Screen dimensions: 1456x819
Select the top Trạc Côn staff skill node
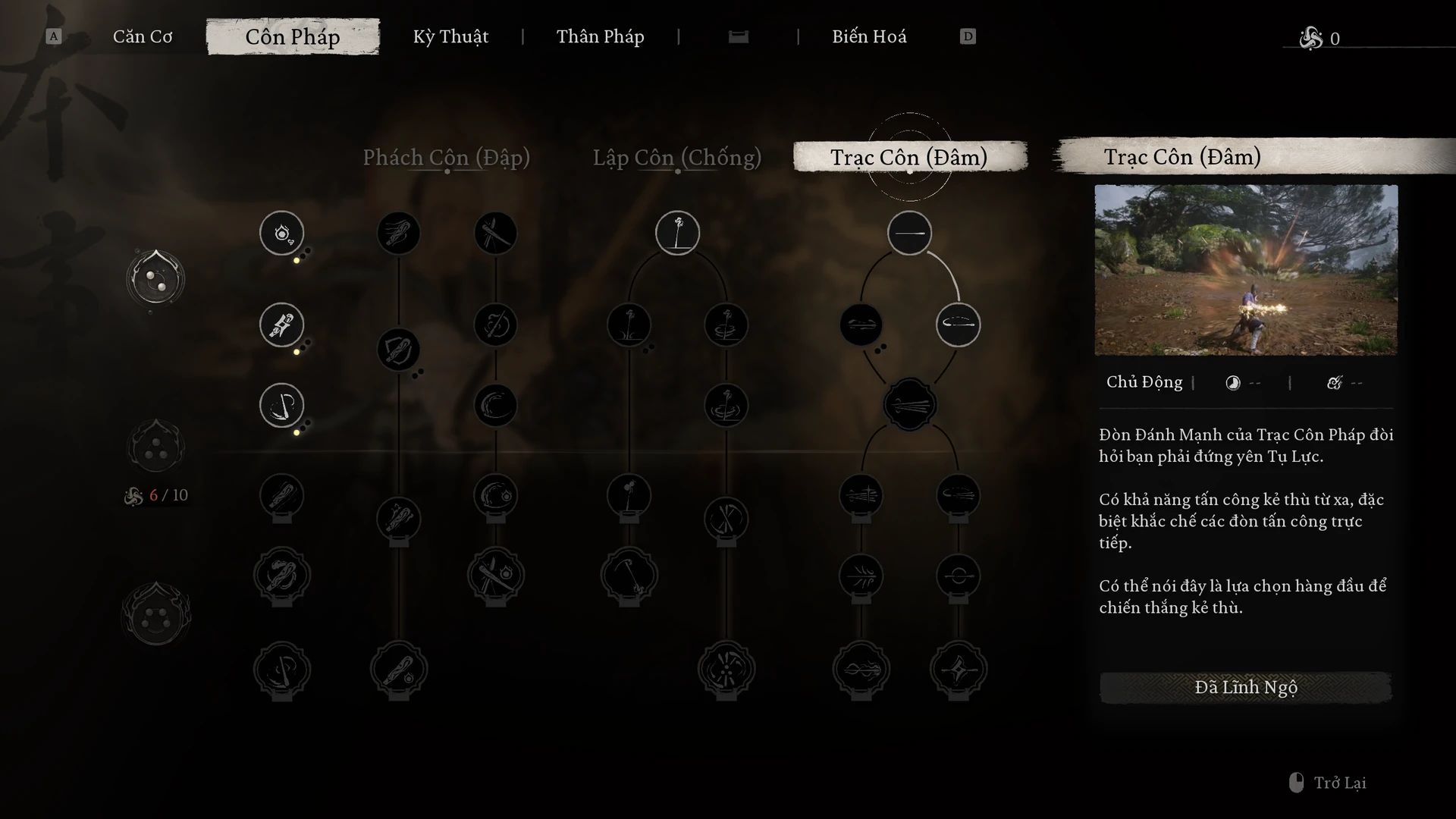pos(909,233)
